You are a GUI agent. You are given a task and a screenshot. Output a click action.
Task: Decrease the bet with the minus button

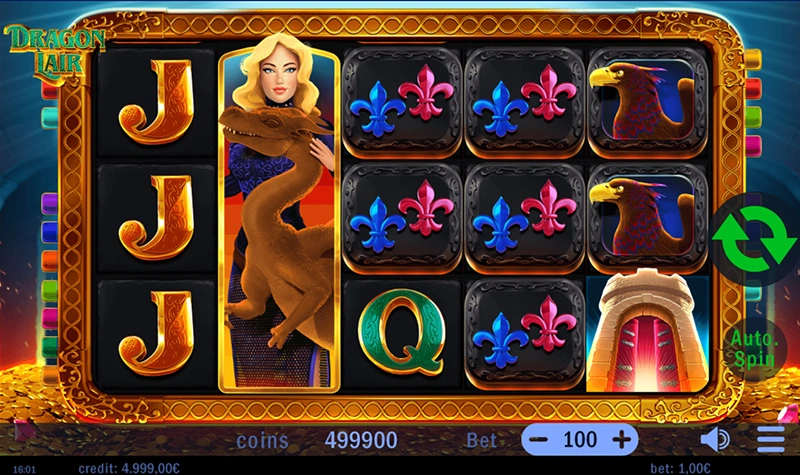pyautogui.click(x=539, y=439)
